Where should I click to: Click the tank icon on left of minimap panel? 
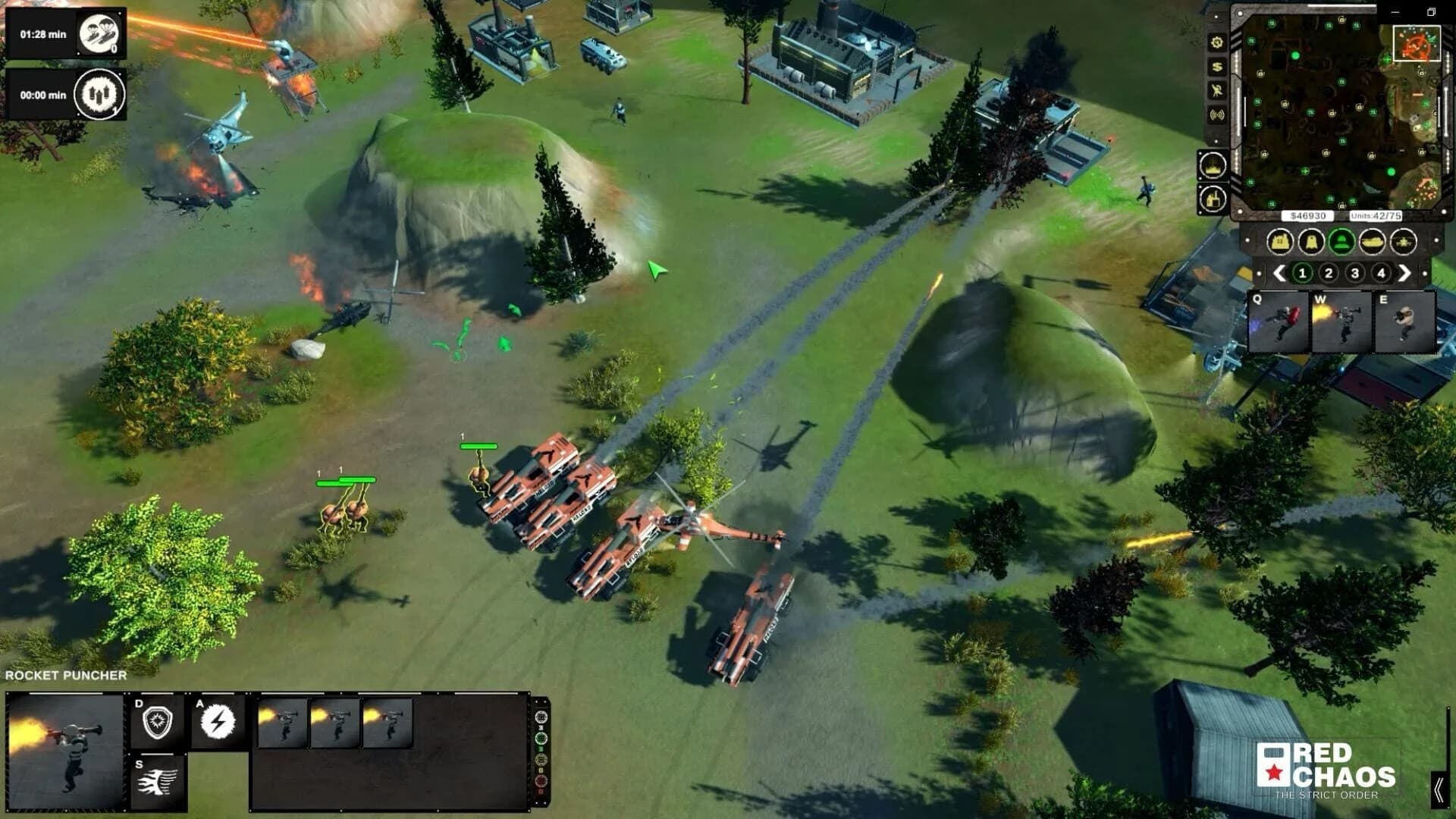[1213, 165]
